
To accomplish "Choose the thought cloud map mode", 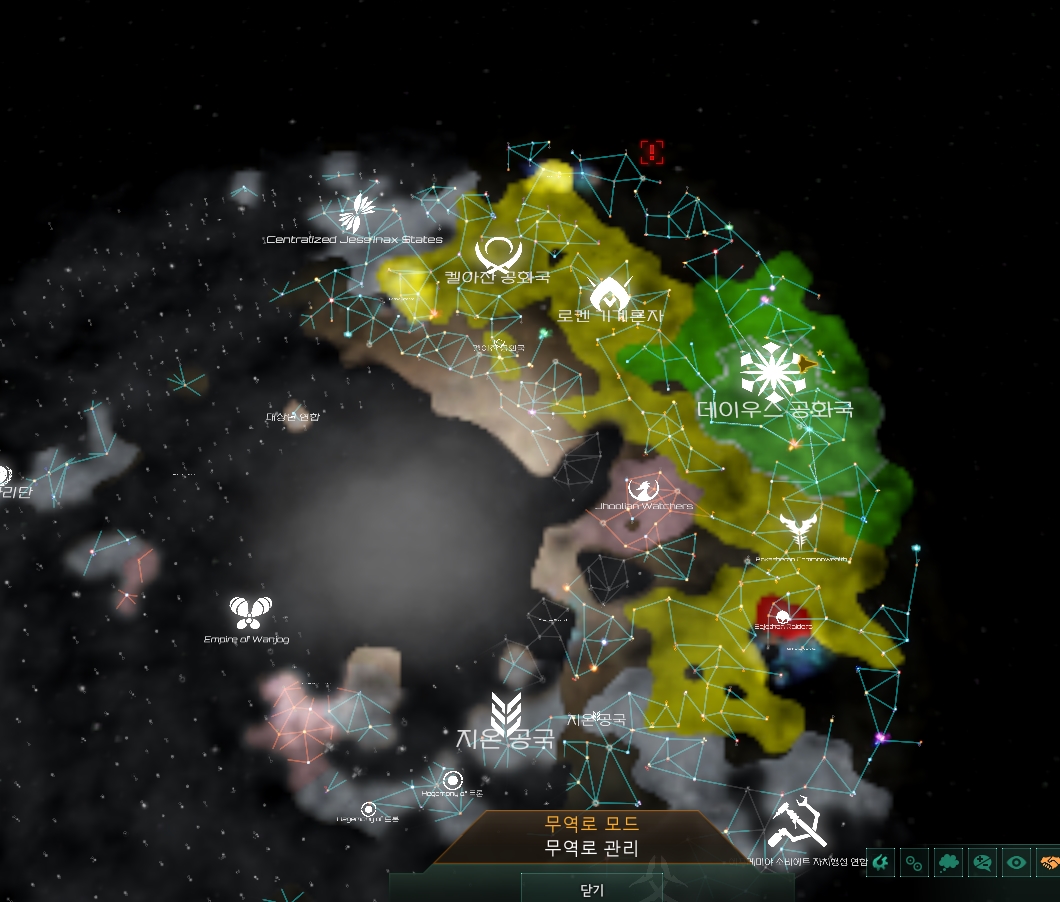I will 949,862.
